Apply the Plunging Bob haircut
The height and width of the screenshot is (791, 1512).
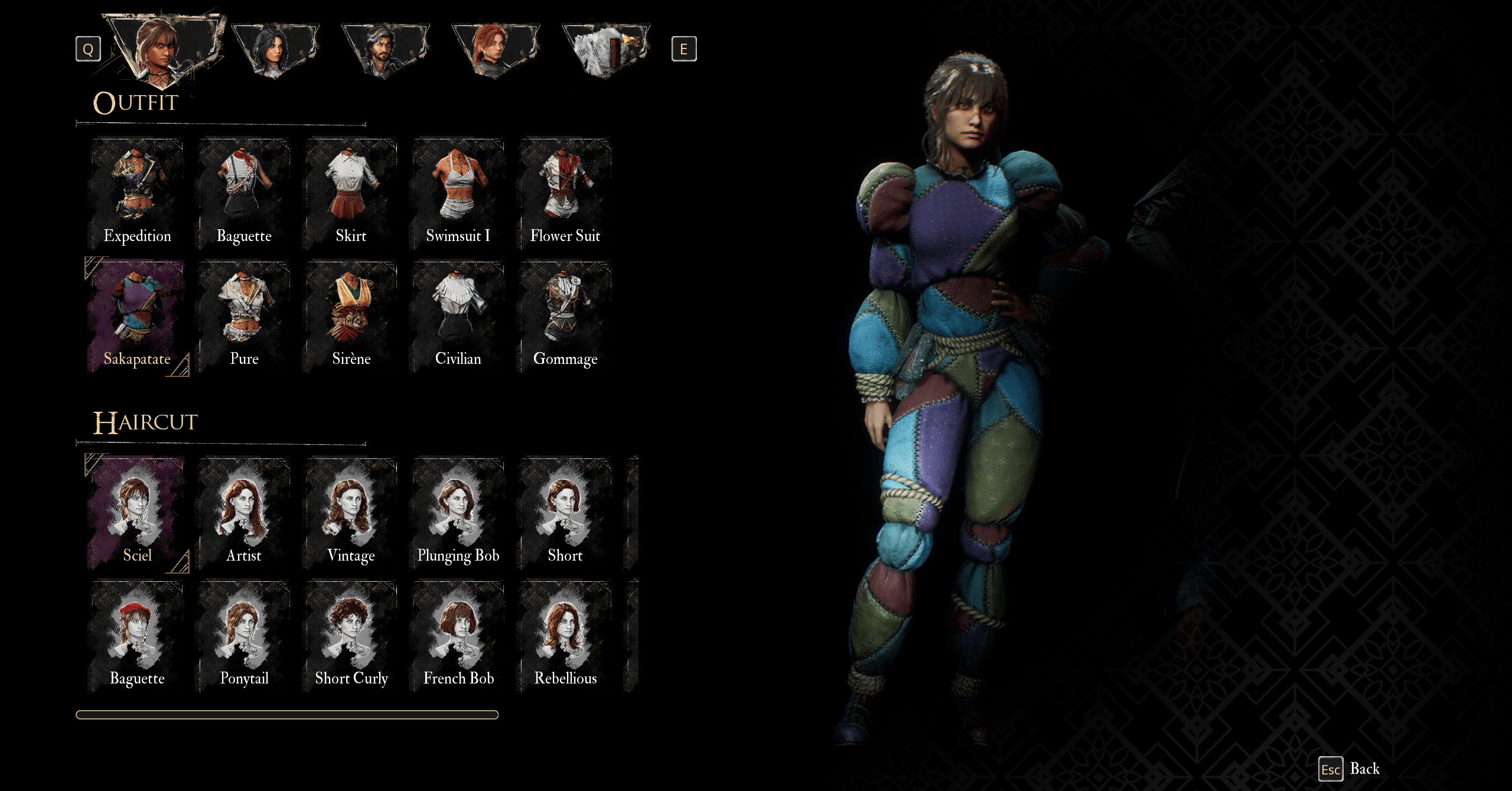click(x=458, y=513)
